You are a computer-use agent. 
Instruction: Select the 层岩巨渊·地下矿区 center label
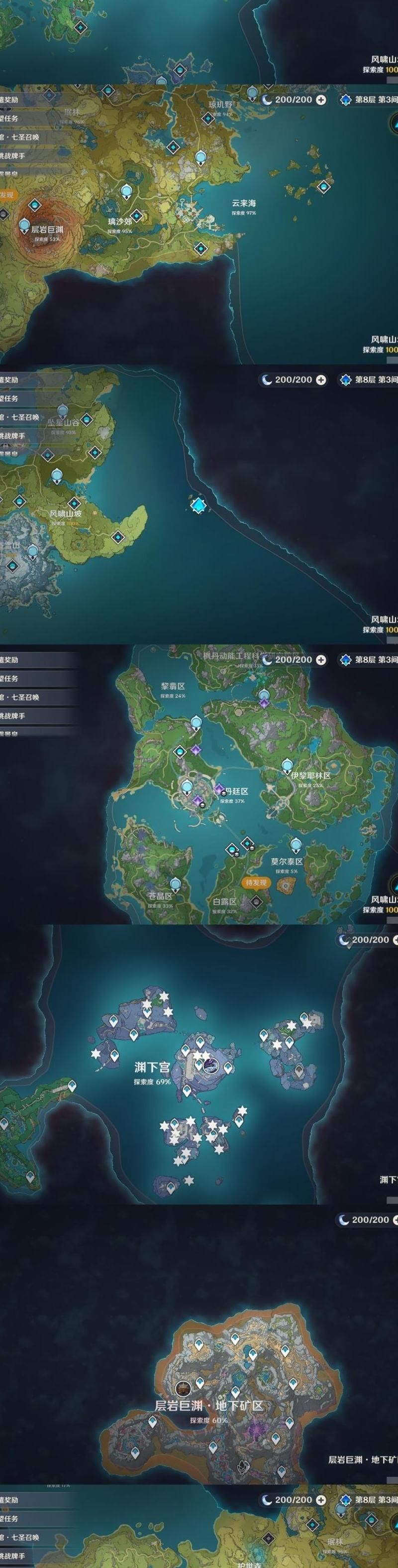point(209,1406)
